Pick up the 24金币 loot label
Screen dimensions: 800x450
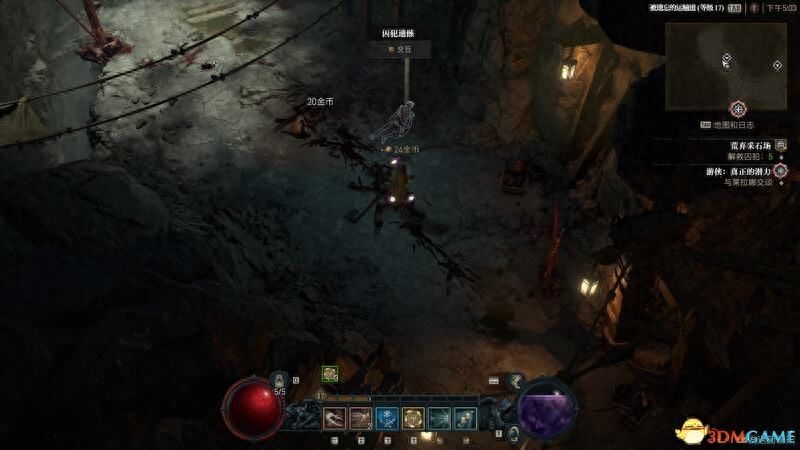coord(405,149)
